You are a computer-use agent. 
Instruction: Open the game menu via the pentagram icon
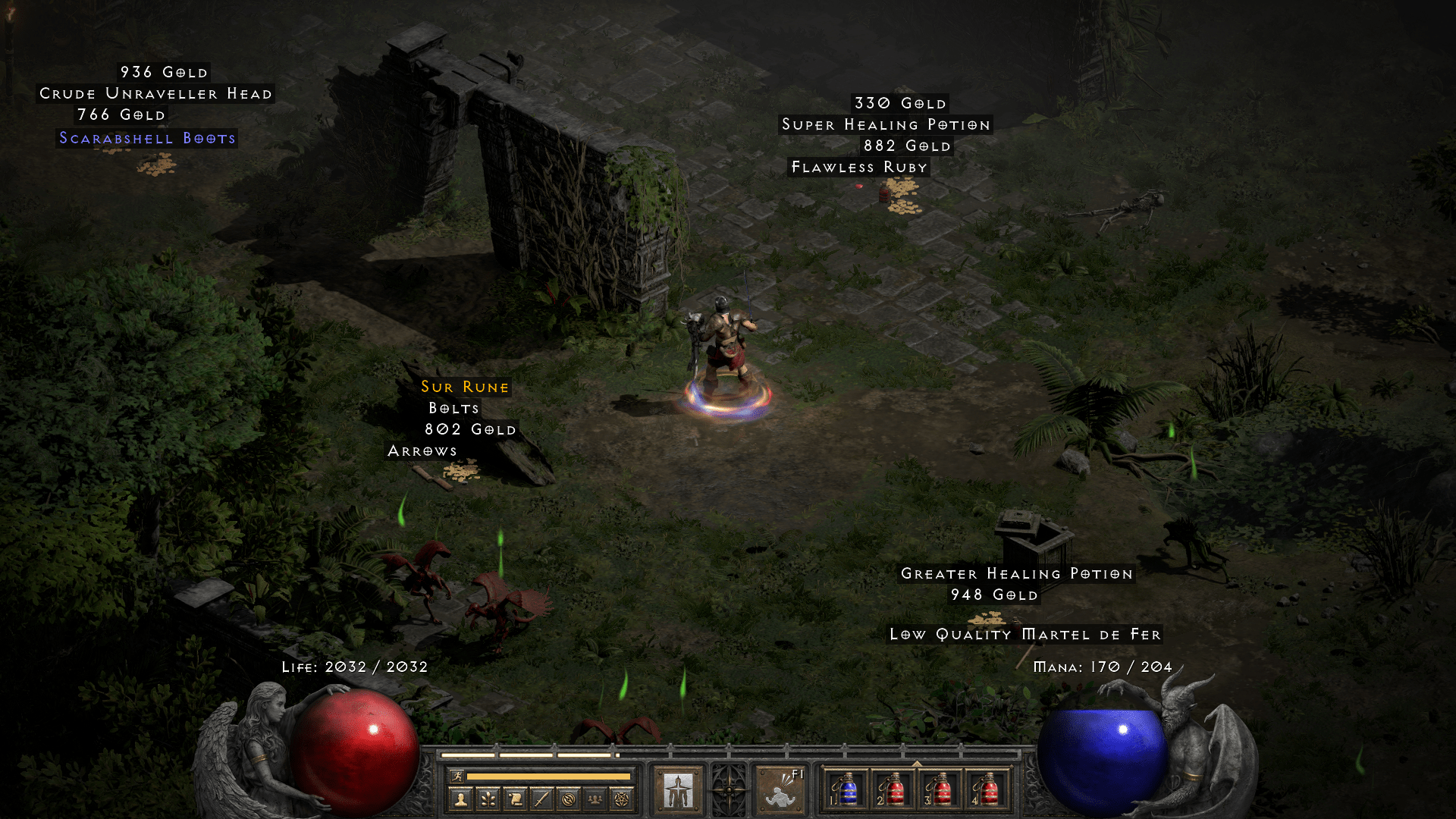point(620,798)
